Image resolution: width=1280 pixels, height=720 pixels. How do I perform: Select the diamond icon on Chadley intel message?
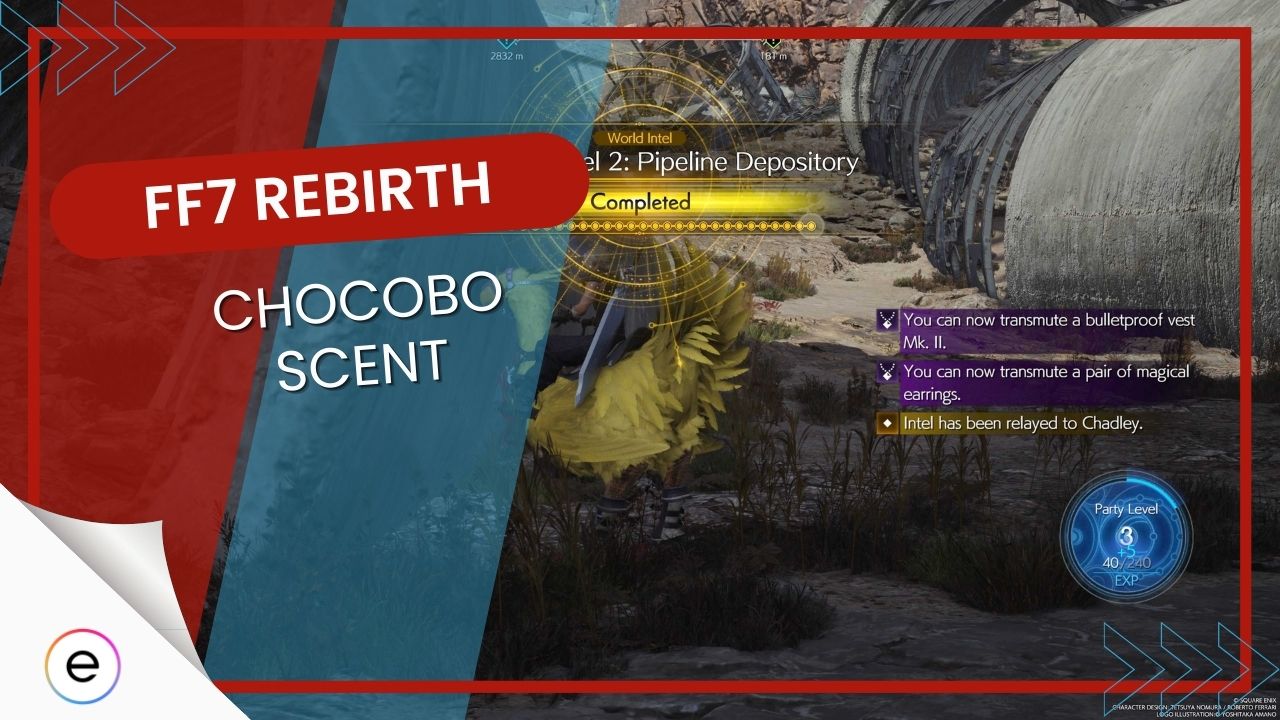coord(886,424)
